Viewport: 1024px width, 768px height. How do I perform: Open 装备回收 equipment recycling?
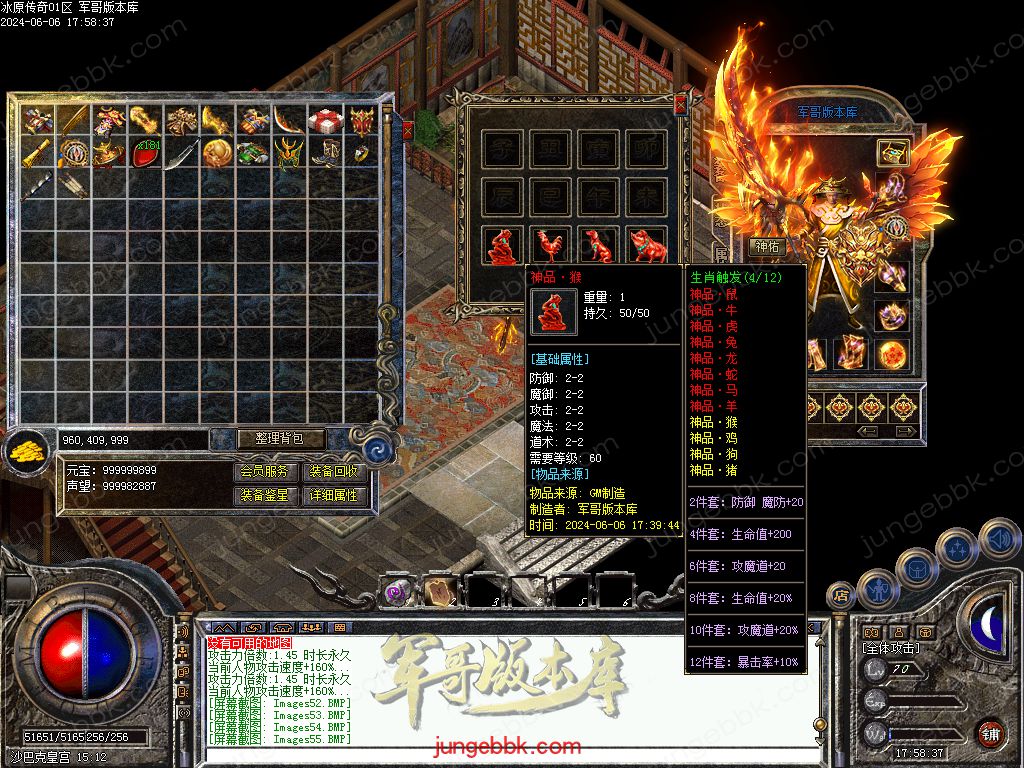[334, 472]
